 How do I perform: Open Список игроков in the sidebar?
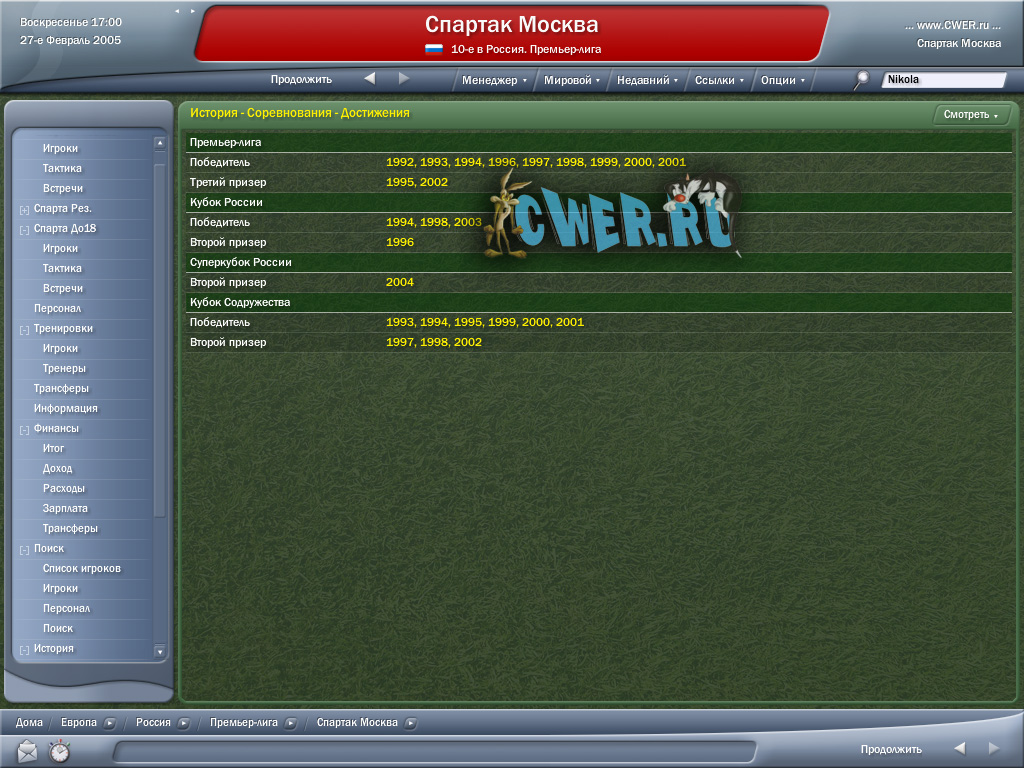coord(82,568)
